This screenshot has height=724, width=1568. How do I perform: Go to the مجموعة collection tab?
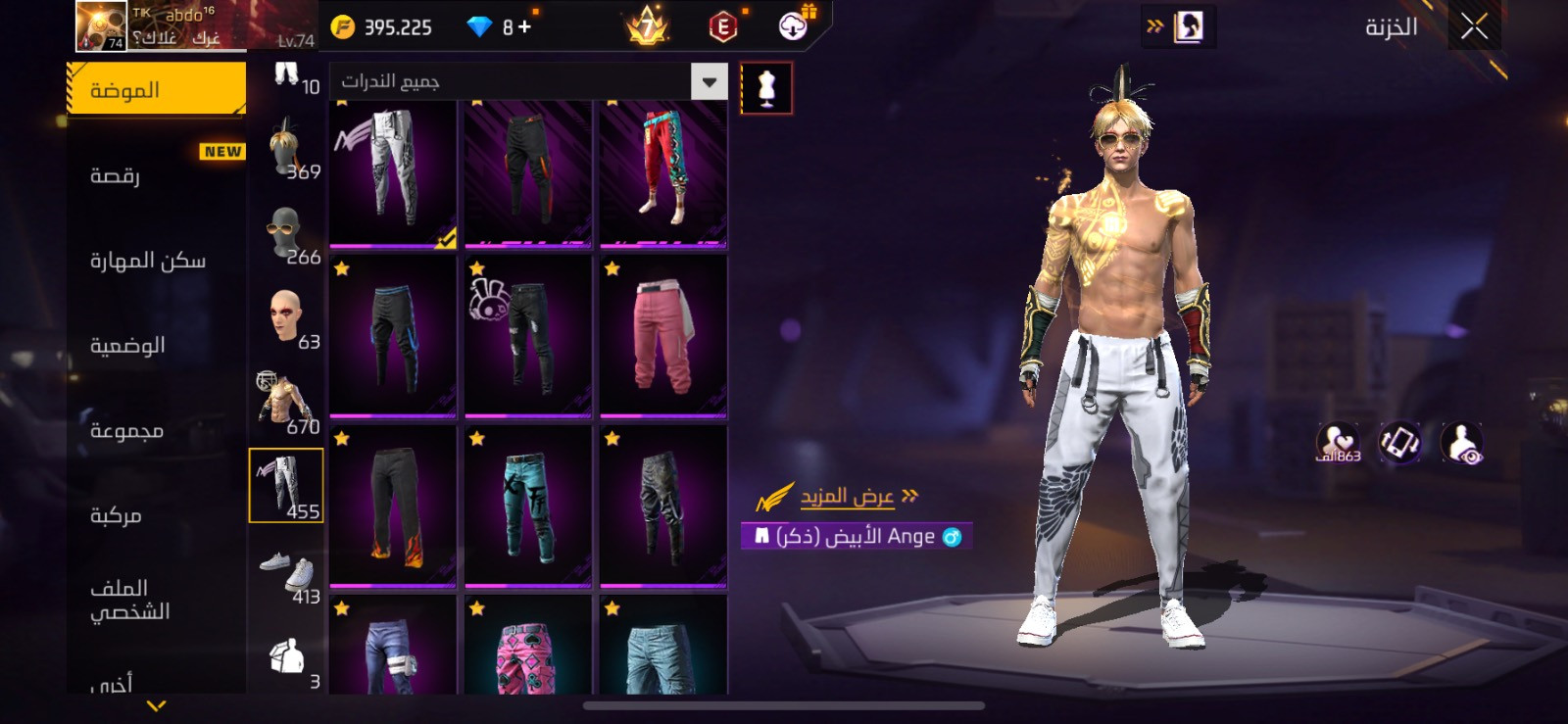tap(126, 431)
